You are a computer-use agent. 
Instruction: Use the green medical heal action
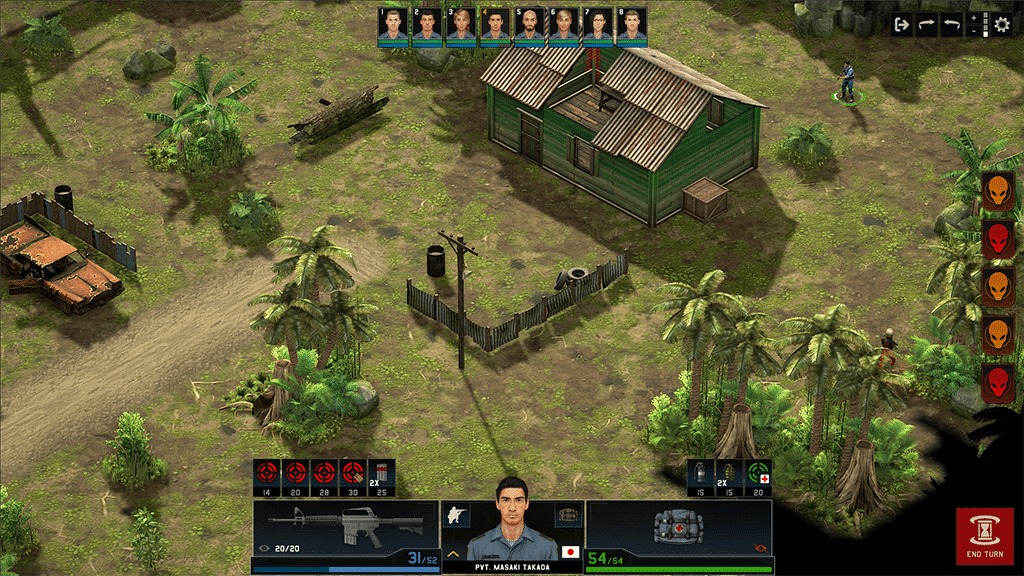tap(759, 473)
